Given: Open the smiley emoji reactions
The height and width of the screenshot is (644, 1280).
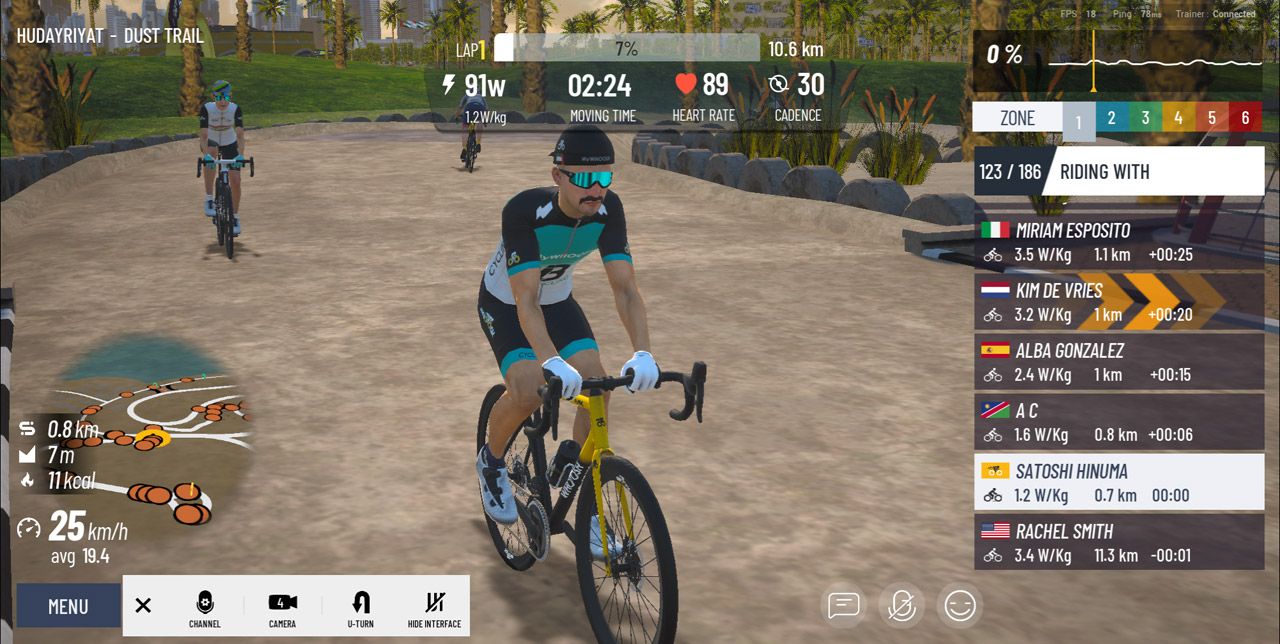Looking at the screenshot, I should (960, 605).
